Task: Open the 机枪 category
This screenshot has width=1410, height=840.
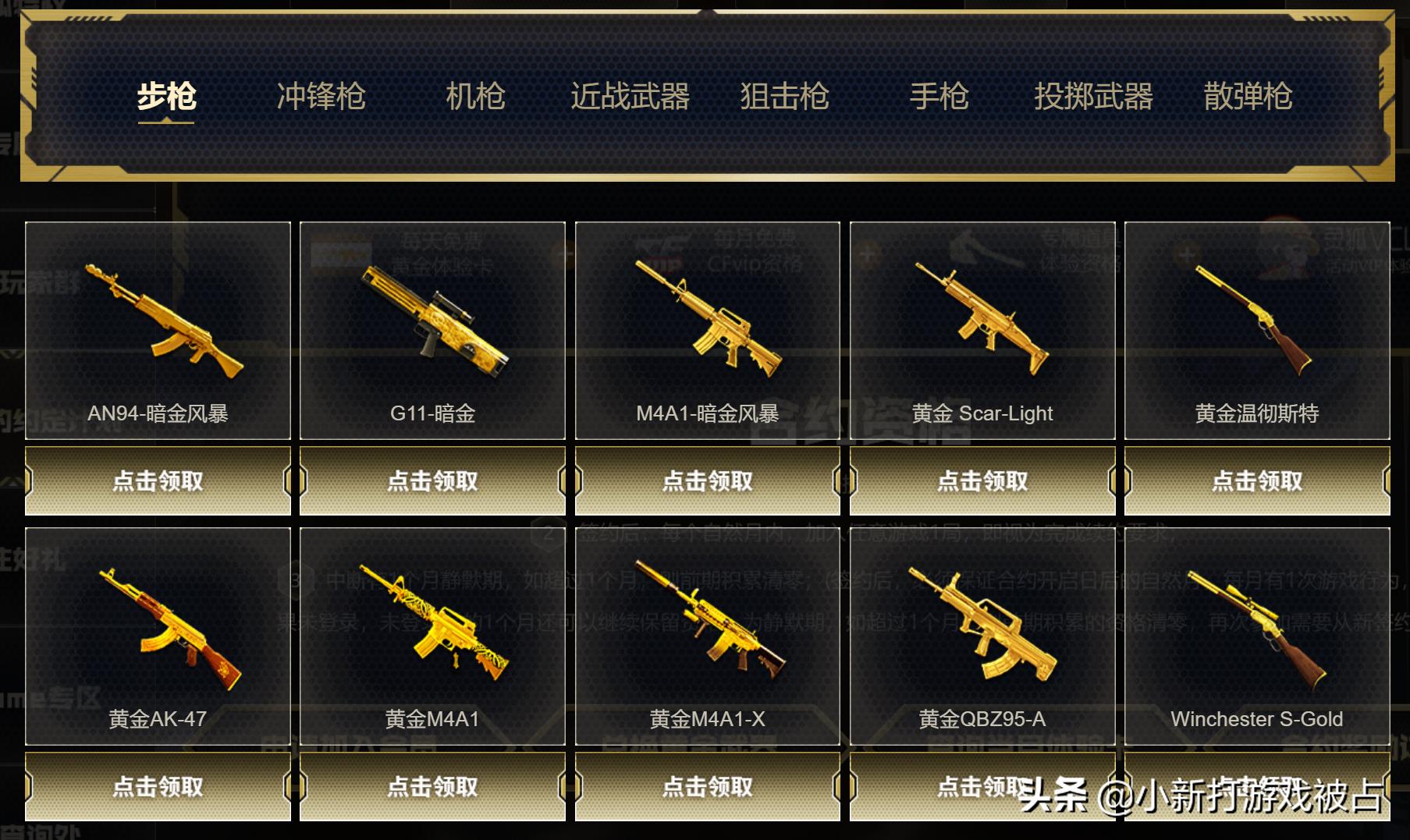Action: point(477,97)
